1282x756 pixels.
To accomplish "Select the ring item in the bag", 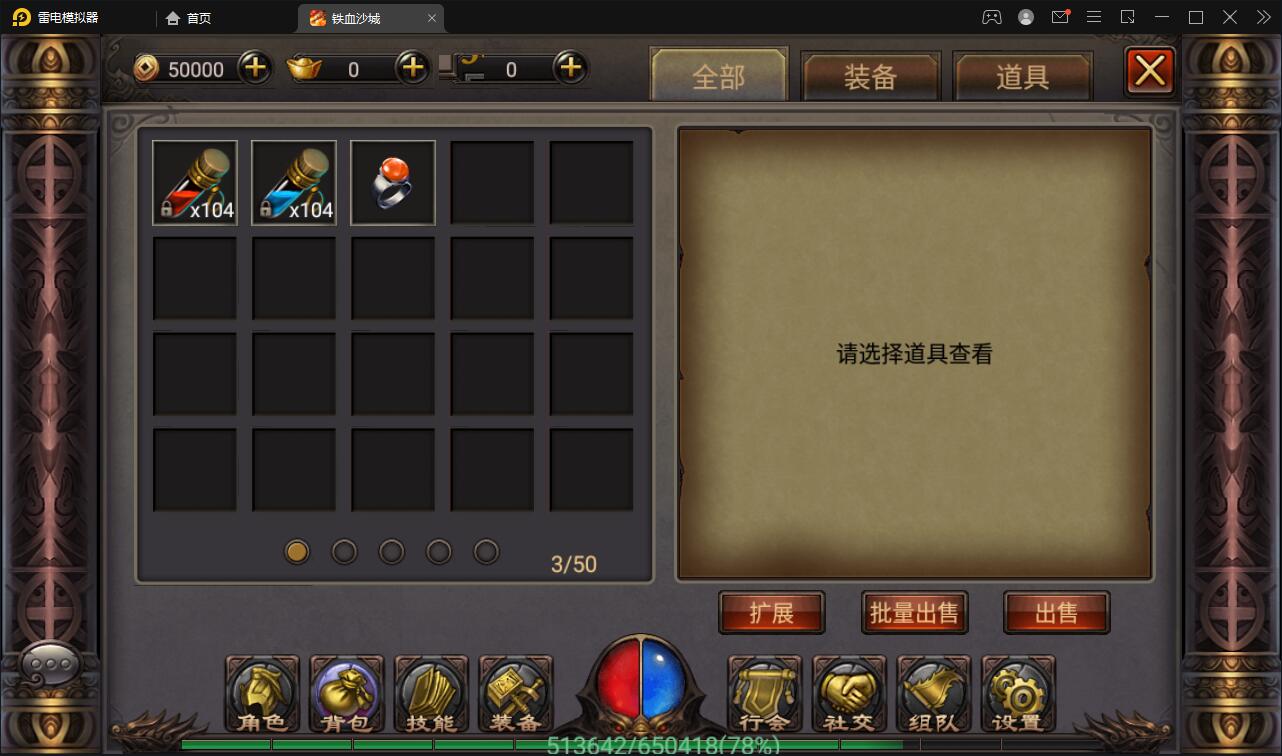I will (x=392, y=182).
